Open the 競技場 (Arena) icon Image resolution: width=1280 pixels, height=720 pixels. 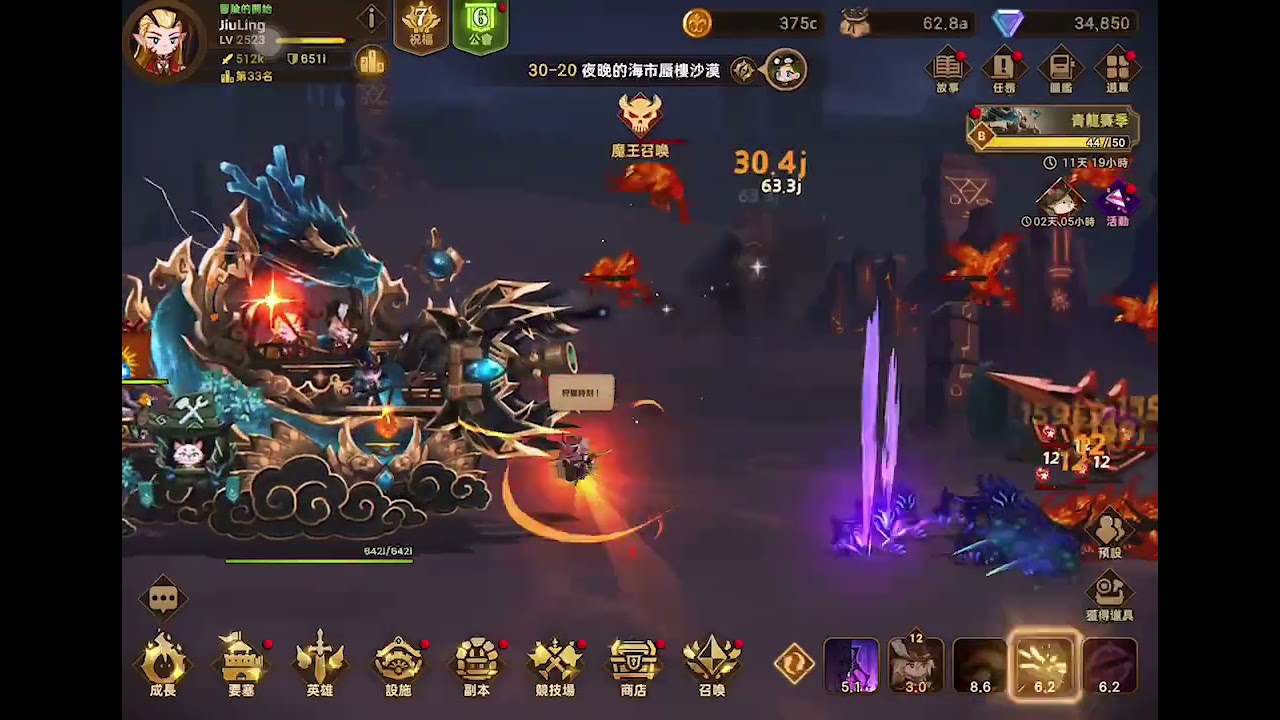pyautogui.click(x=555, y=663)
